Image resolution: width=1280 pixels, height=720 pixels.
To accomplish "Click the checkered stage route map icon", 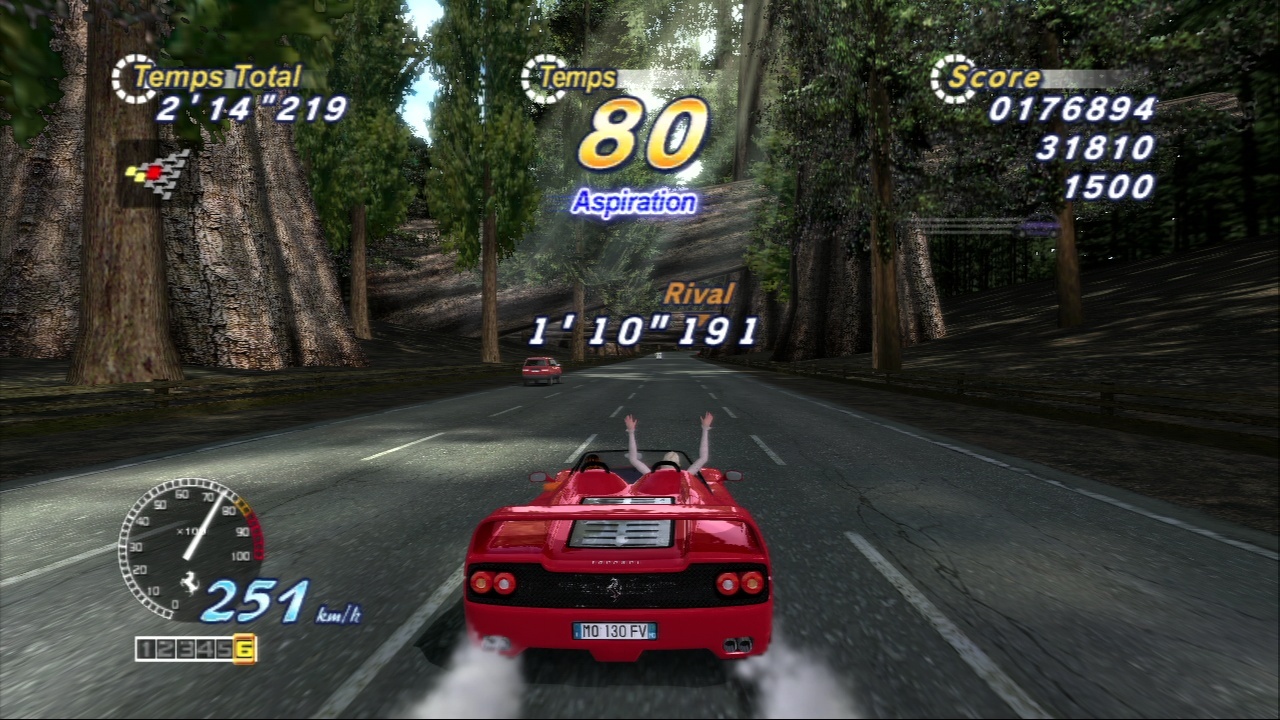I will tap(157, 173).
